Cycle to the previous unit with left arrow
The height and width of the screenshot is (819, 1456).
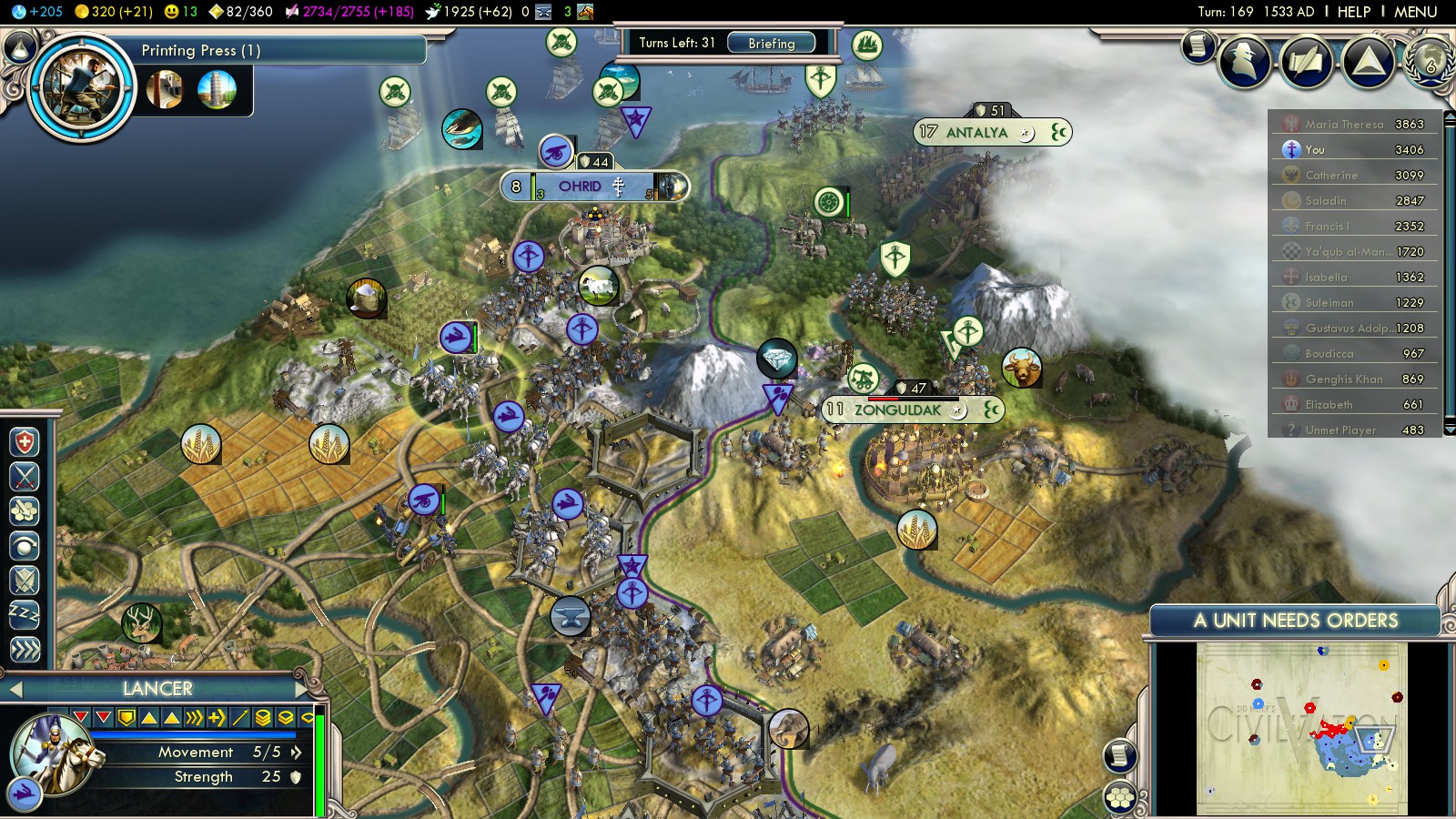tap(15, 690)
